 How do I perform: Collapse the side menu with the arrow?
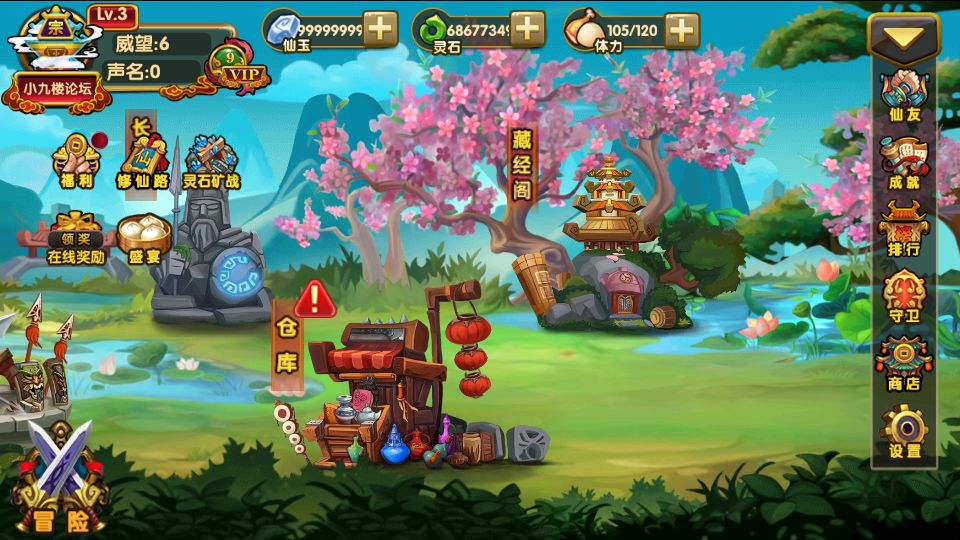pos(903,39)
